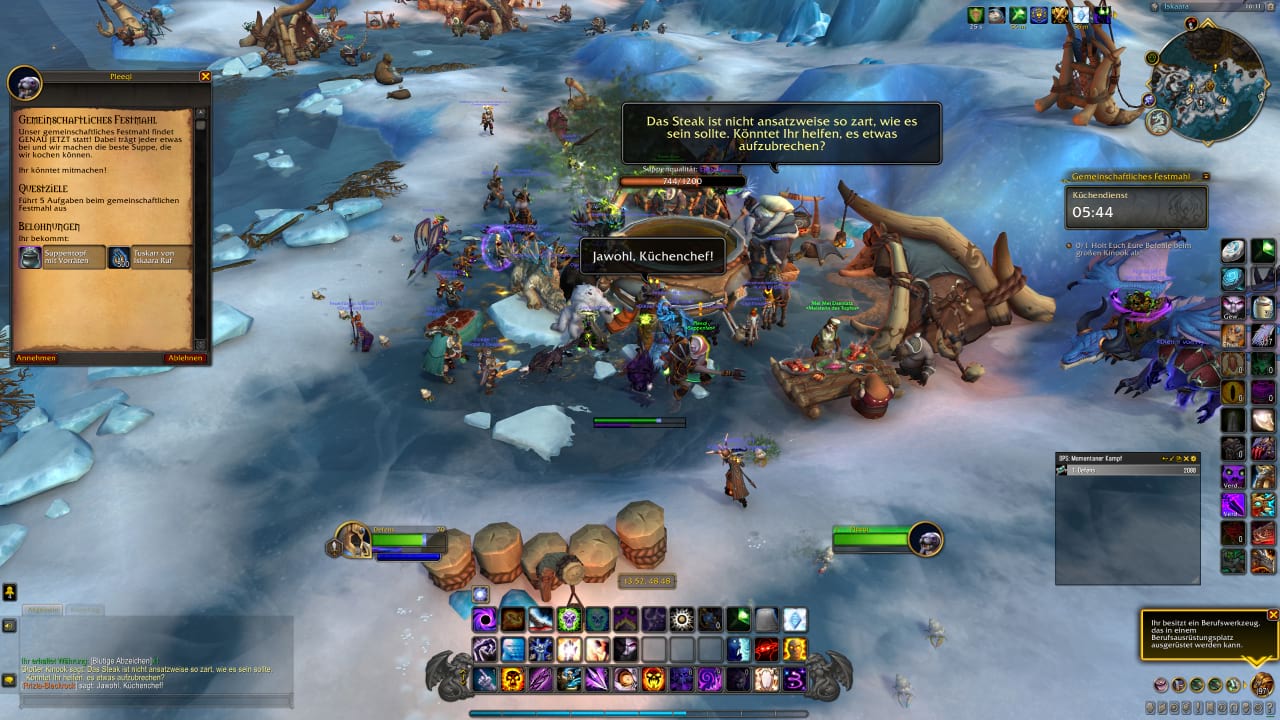
Task: Cast the green glowing skull spell
Action: [569, 620]
